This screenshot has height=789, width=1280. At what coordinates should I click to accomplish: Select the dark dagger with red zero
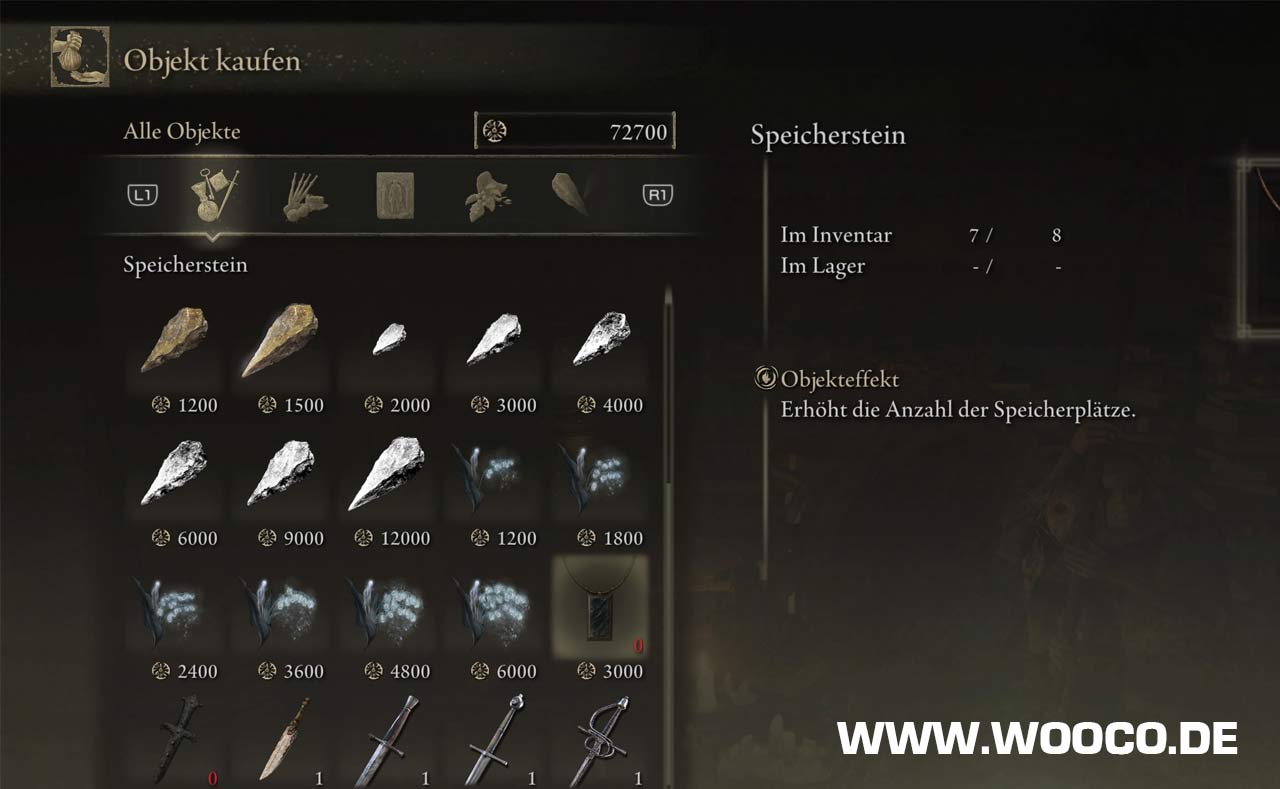(x=173, y=740)
